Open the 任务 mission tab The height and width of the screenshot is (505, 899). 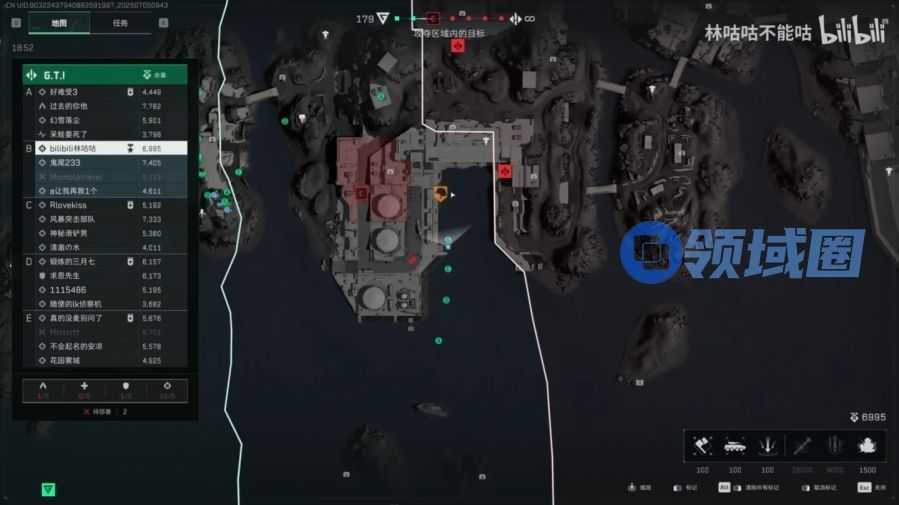(x=120, y=23)
